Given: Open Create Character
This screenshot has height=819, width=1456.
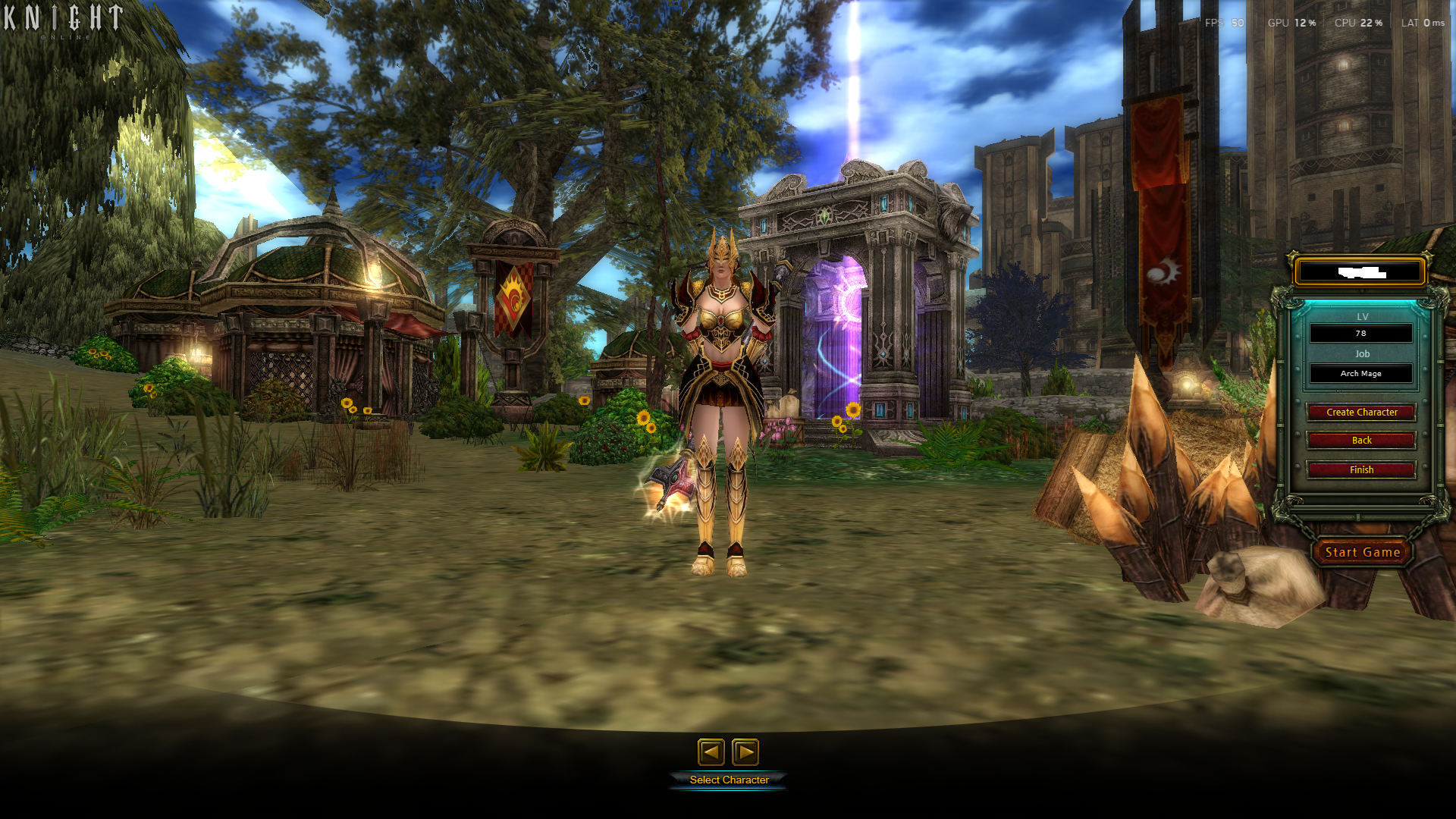Looking at the screenshot, I should pos(1361,412).
